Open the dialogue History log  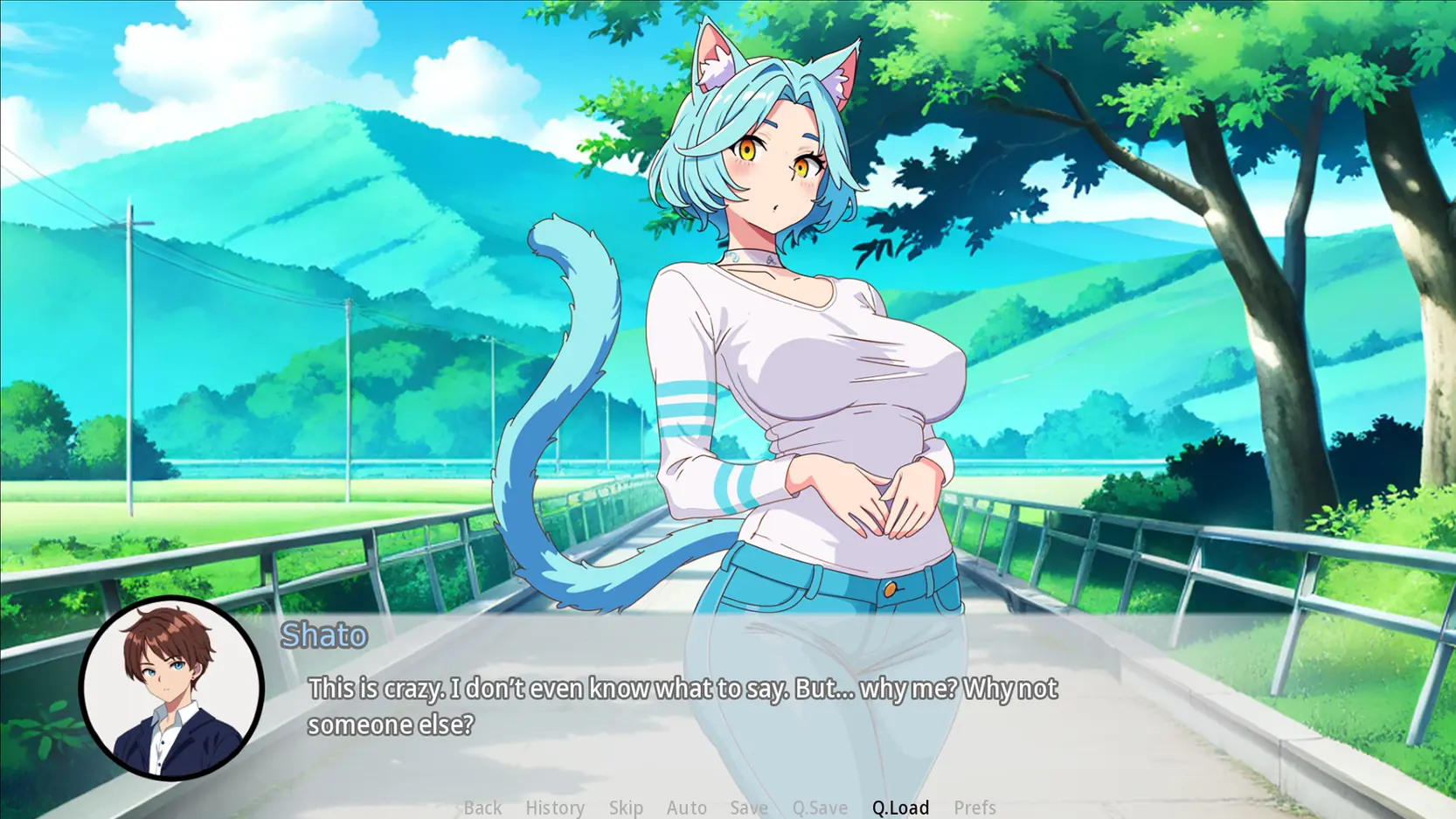pos(555,807)
